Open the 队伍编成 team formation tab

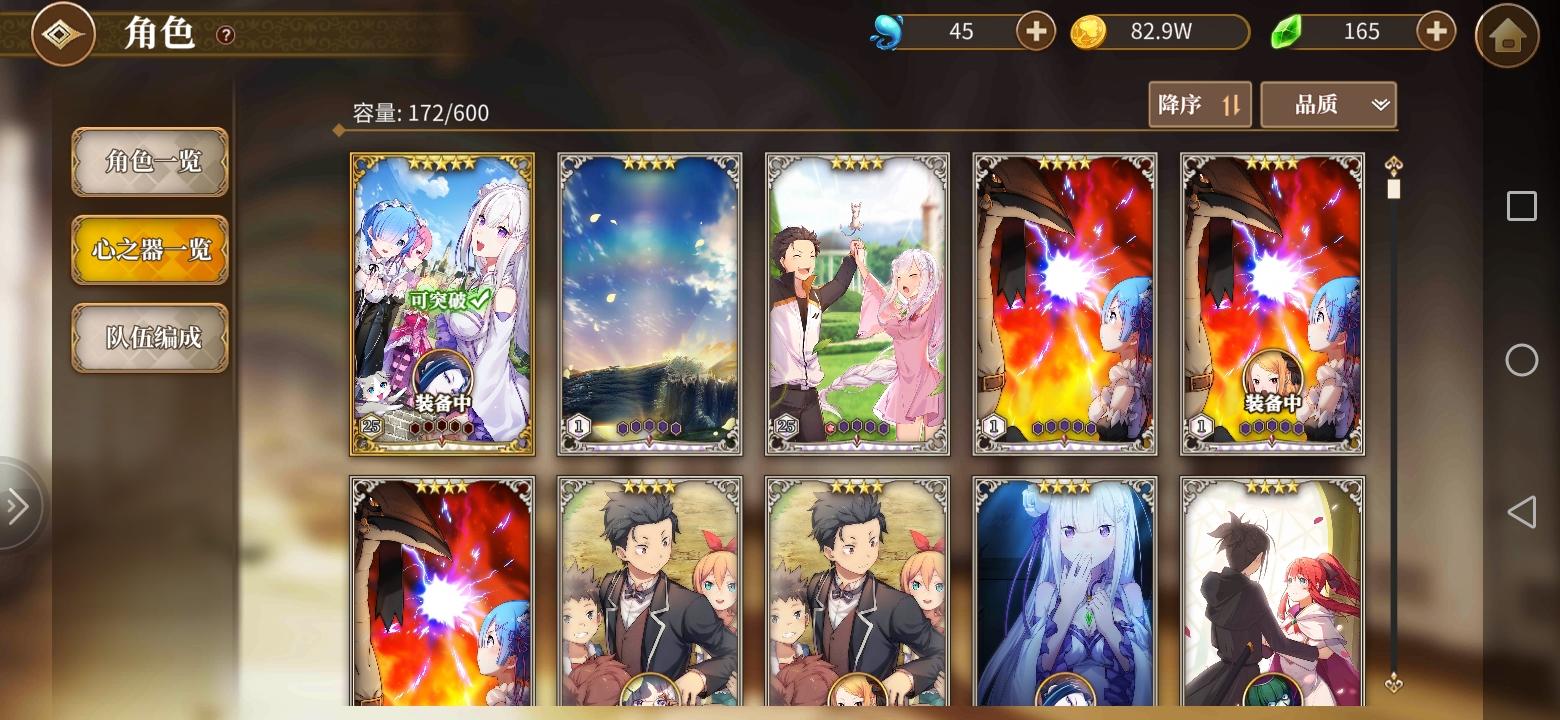pos(149,339)
